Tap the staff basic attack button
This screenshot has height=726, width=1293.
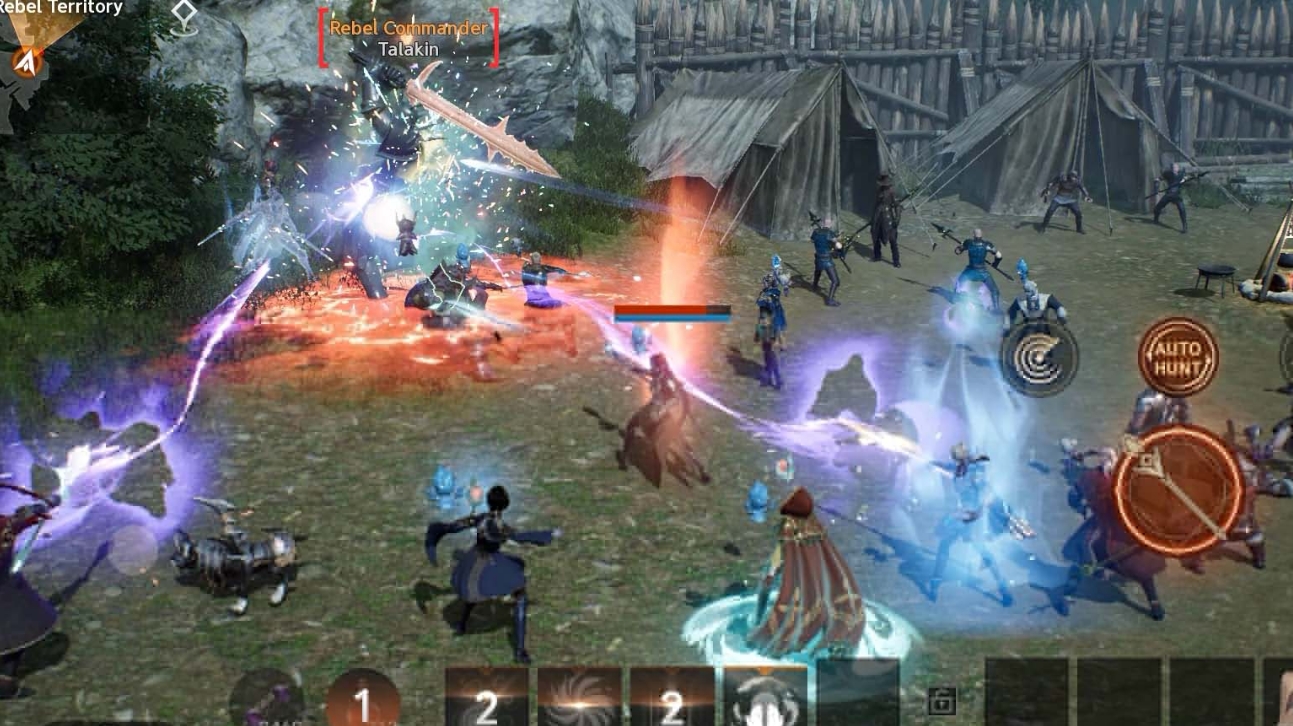[1179, 490]
